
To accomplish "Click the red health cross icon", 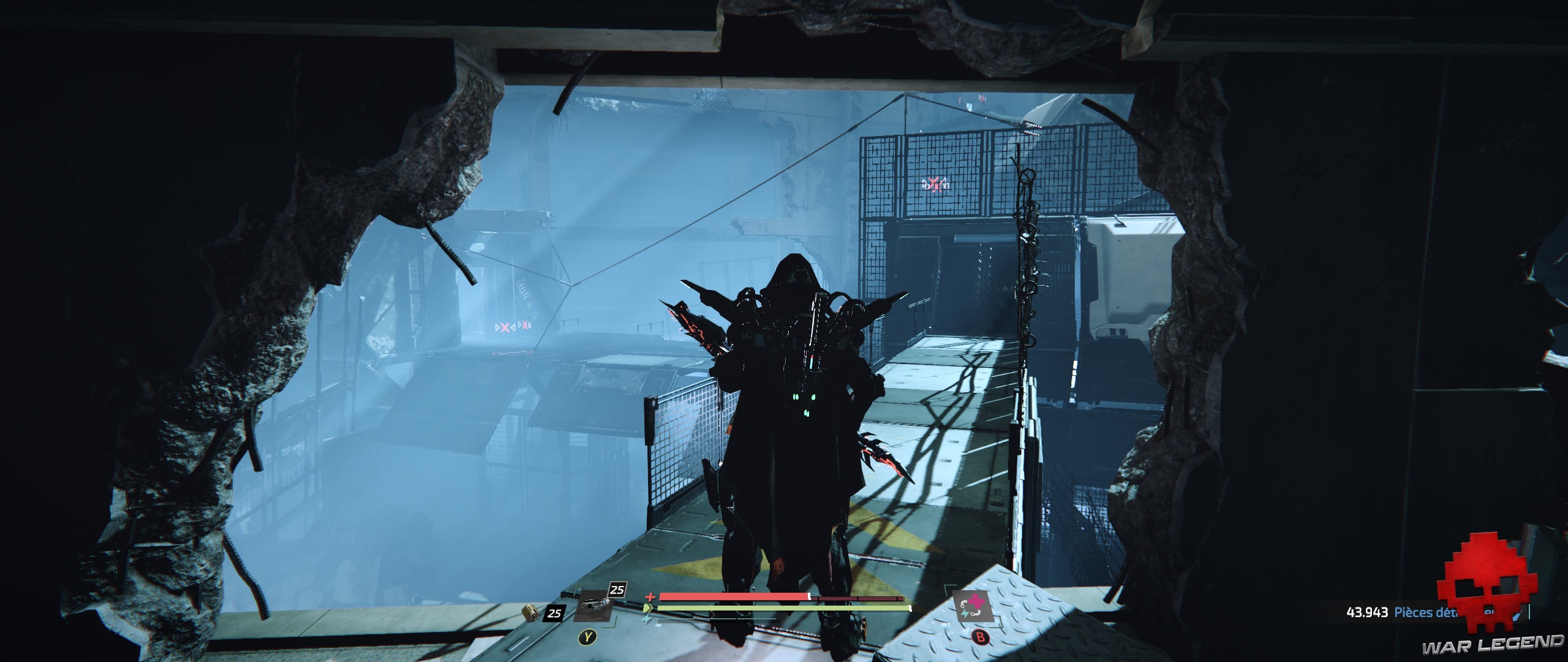I will click(651, 598).
